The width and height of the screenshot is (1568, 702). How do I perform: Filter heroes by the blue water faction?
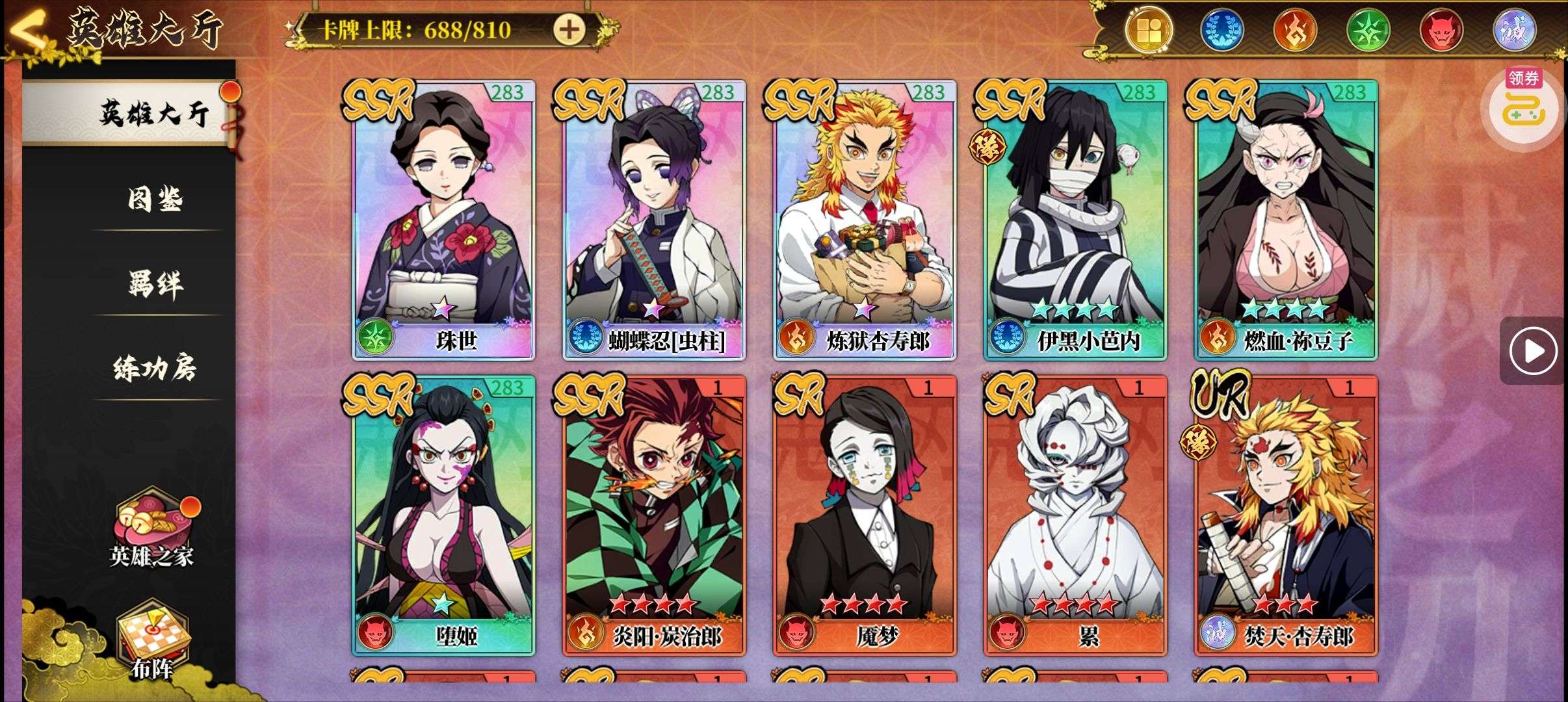1222,30
